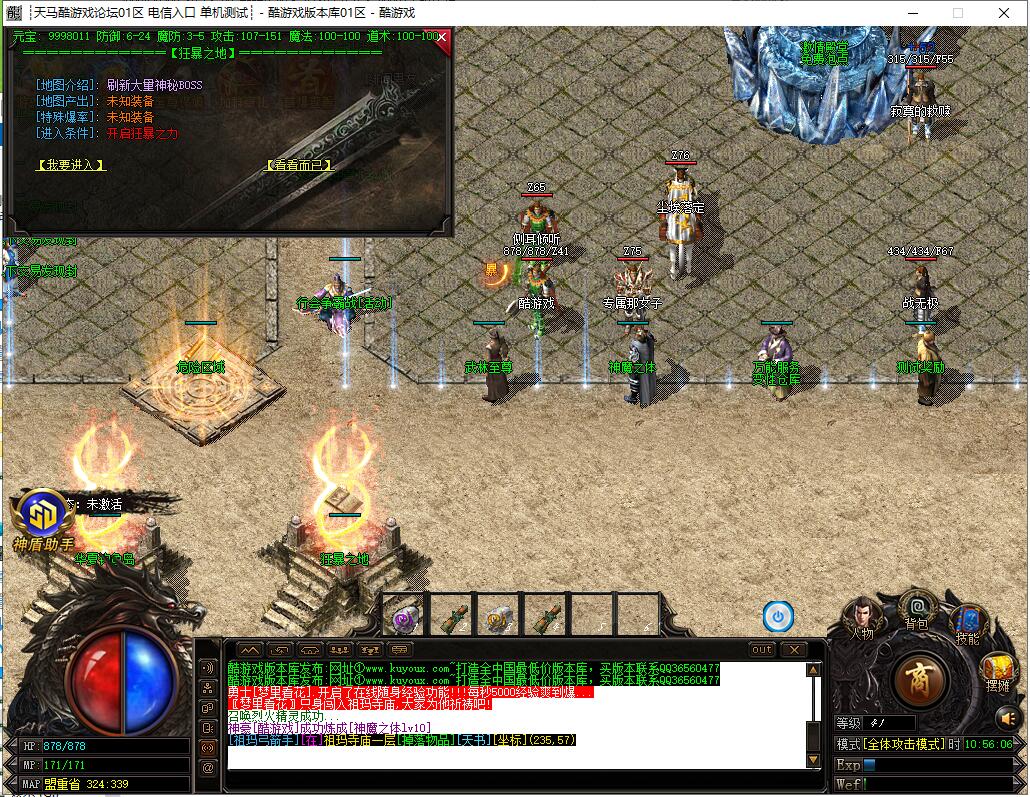This screenshot has width=1030, height=797.
Task: Select the 【看看而已】 dialog option
Action: pos(299,165)
